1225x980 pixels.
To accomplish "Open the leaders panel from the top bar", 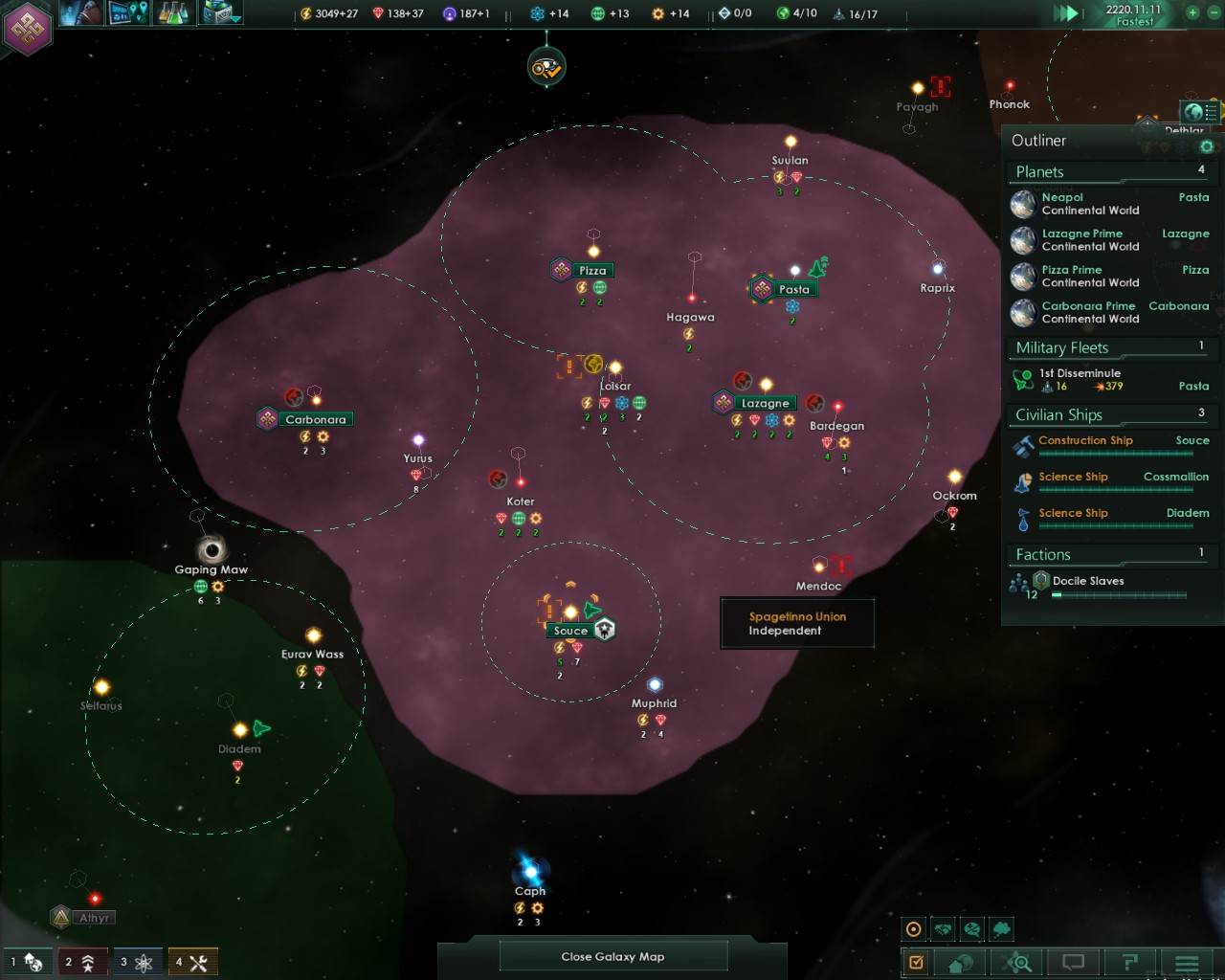I will coord(81,14).
